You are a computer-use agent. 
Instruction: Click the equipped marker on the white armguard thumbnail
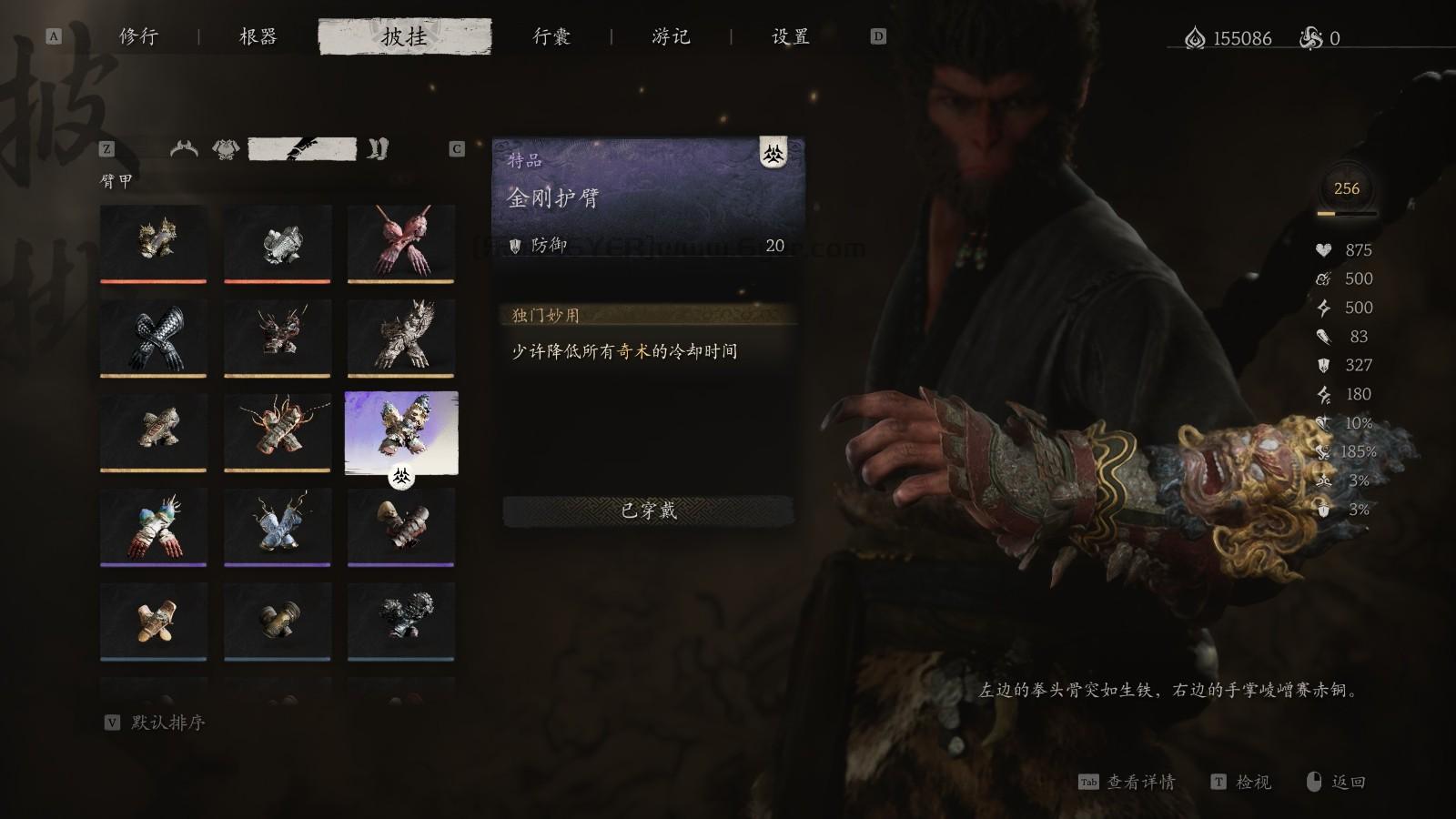pos(401,477)
